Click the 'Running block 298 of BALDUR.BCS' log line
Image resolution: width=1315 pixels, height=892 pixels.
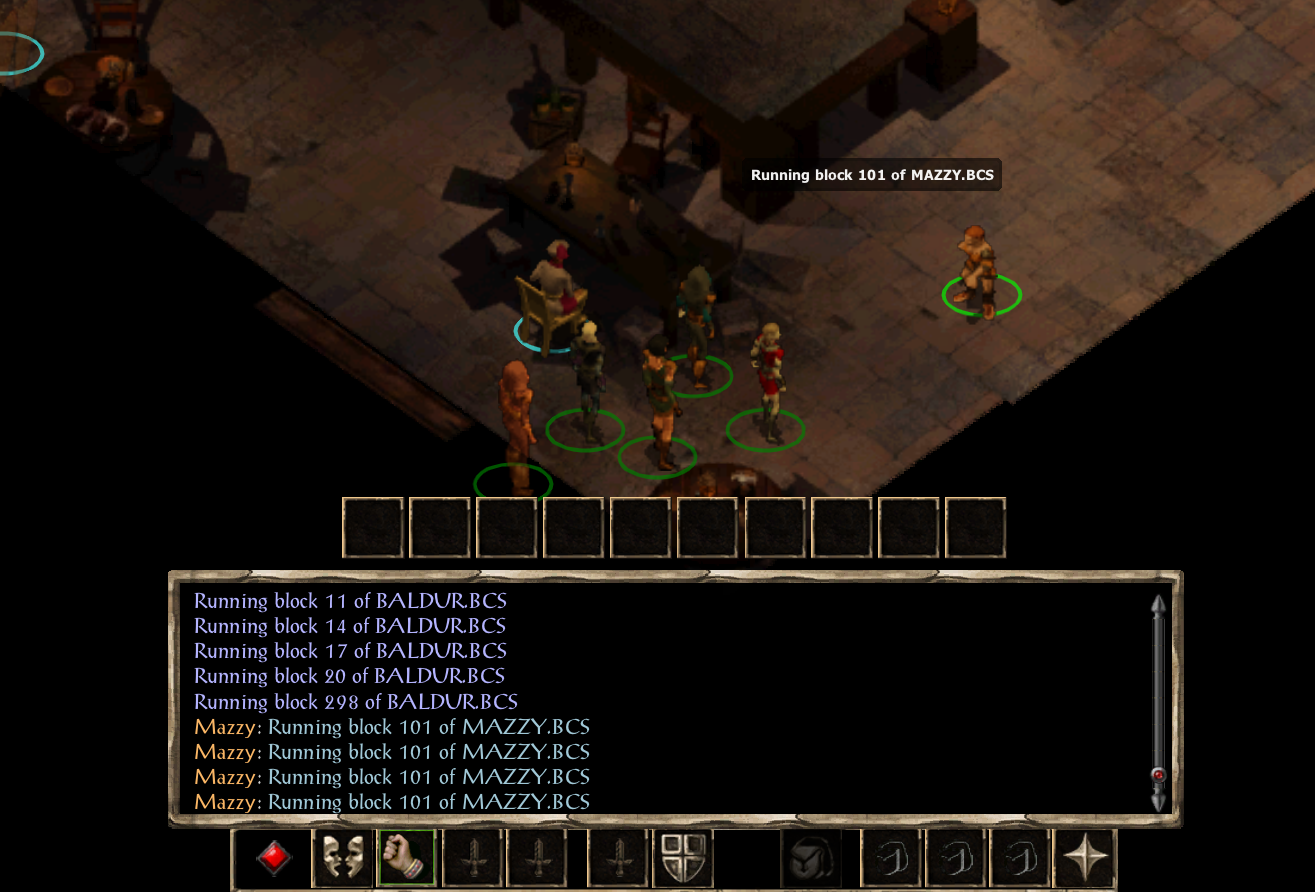(356, 702)
